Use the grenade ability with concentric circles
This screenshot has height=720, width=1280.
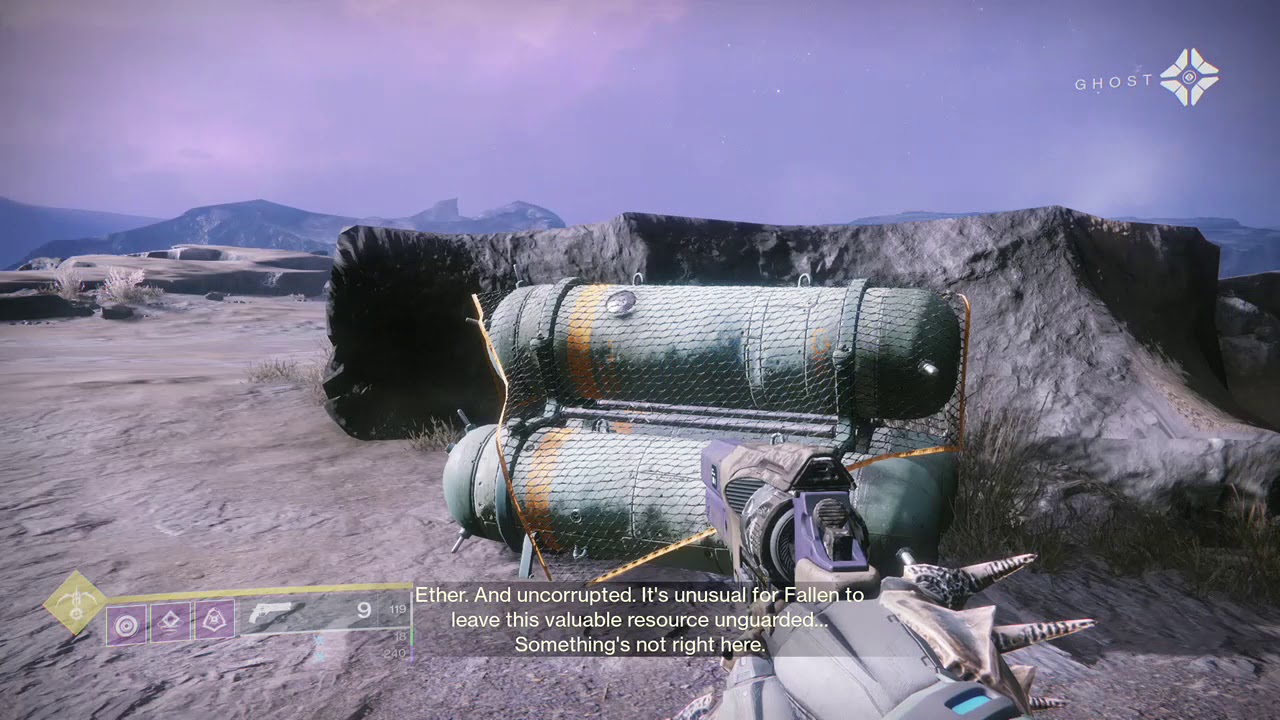tap(126, 624)
